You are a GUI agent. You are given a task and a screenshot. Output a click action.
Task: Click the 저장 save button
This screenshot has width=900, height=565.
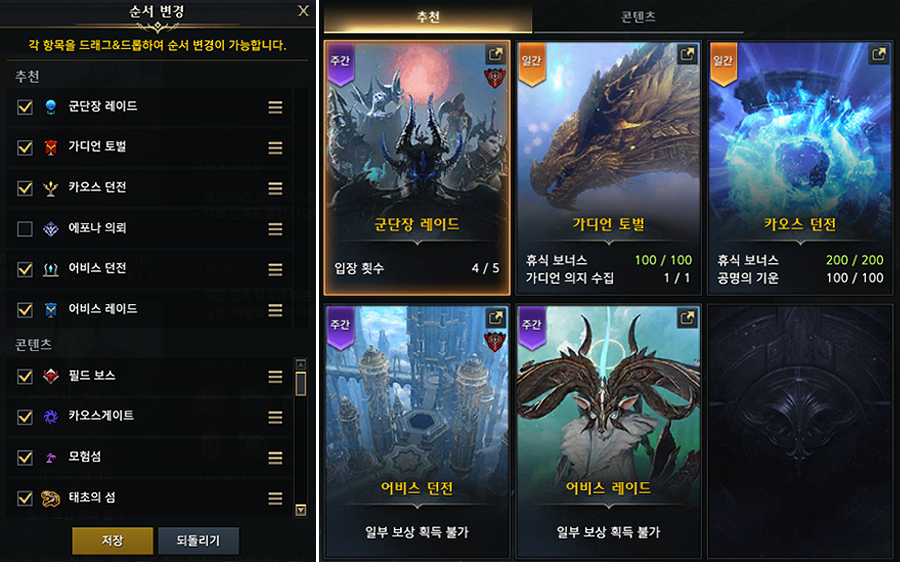click(x=112, y=541)
